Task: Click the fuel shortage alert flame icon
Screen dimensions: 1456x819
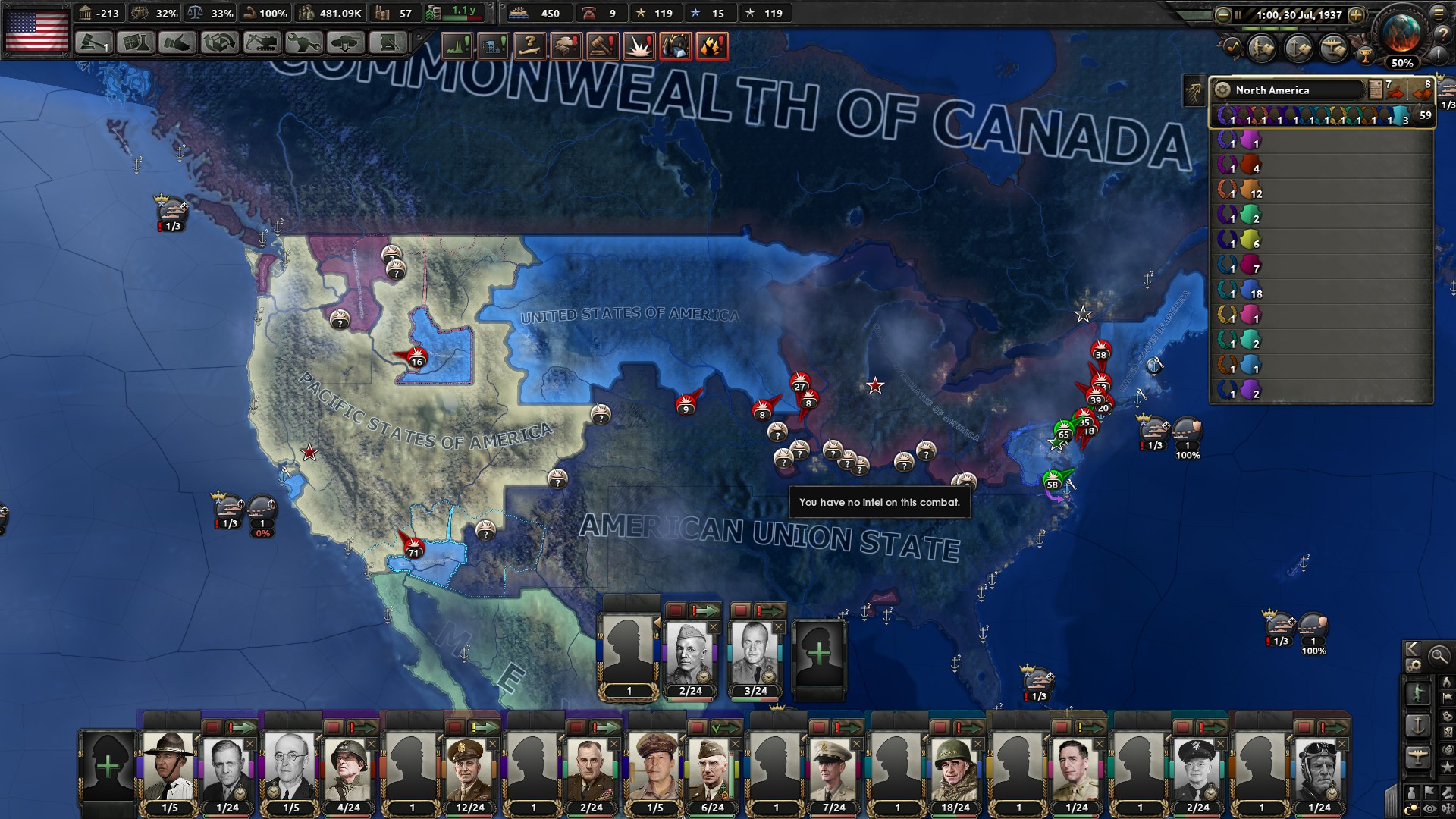Action: tap(713, 45)
